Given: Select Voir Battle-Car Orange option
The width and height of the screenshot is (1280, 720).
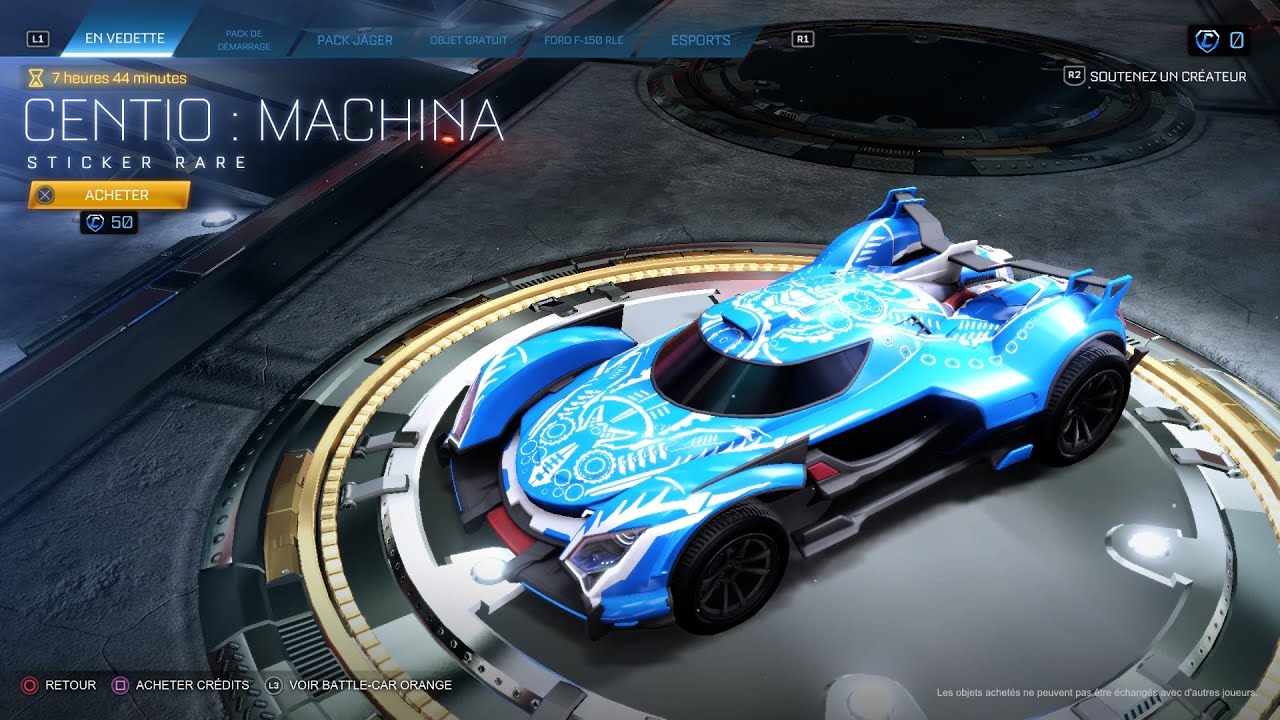Looking at the screenshot, I should (x=370, y=685).
